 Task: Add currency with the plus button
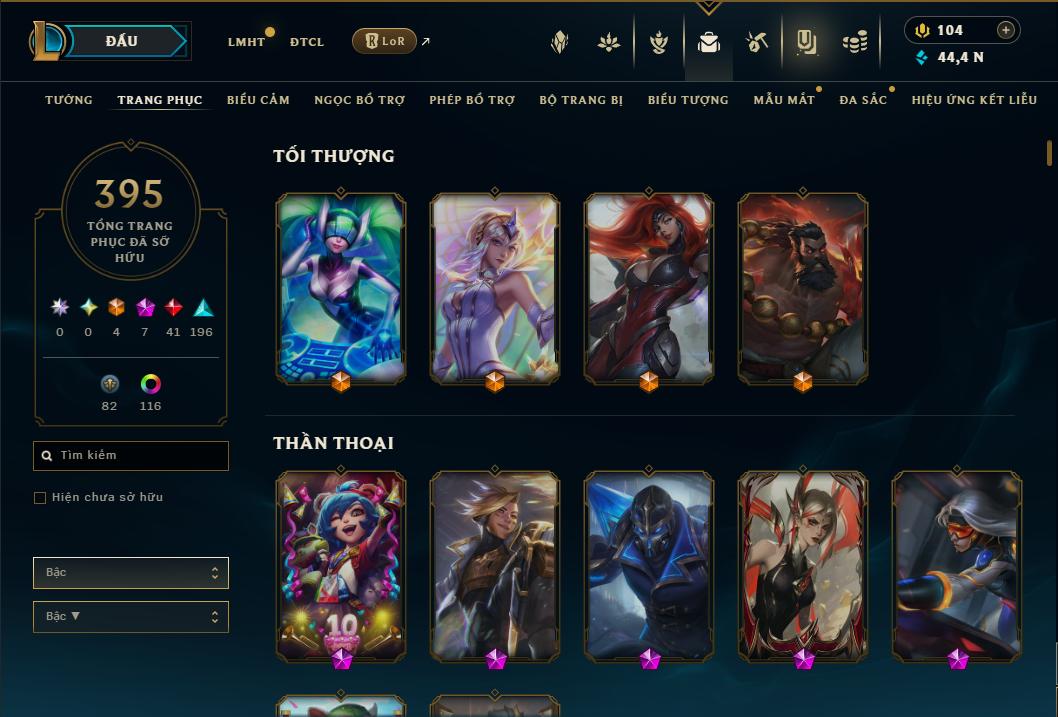1006,30
